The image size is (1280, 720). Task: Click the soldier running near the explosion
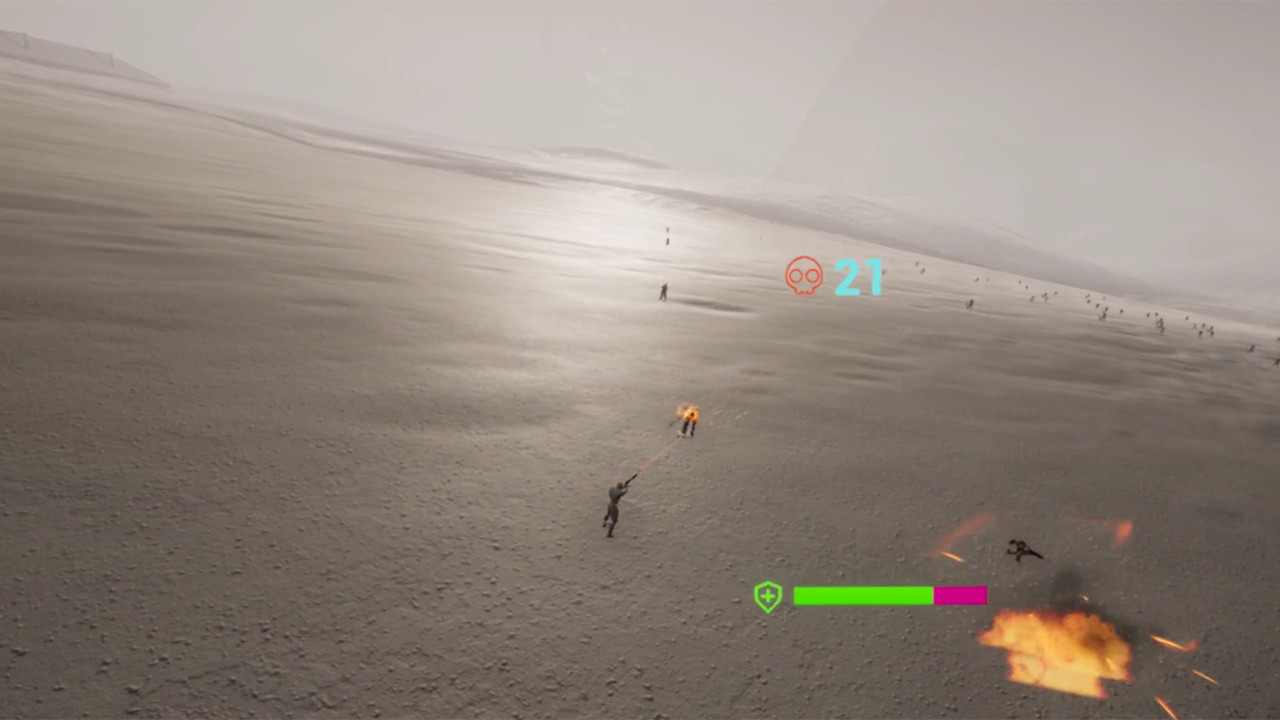1023,550
